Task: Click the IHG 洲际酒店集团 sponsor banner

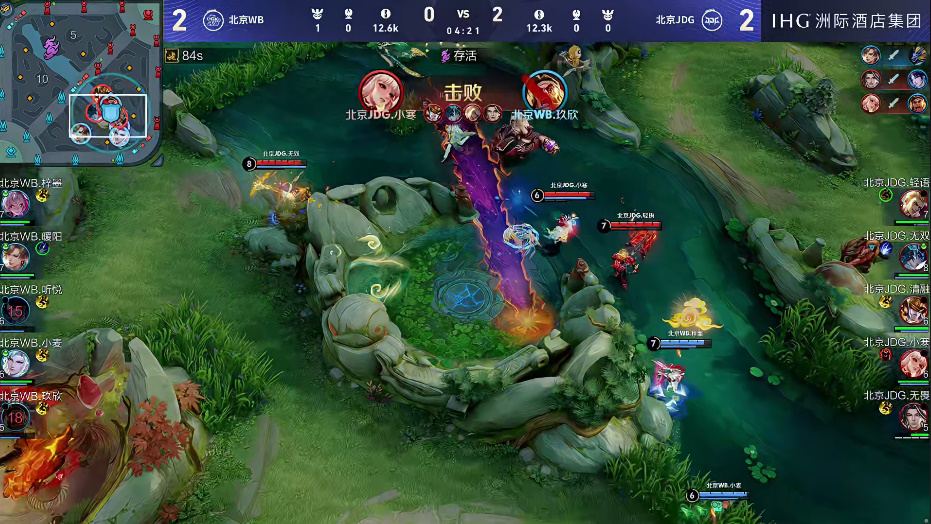Action: 847,20
